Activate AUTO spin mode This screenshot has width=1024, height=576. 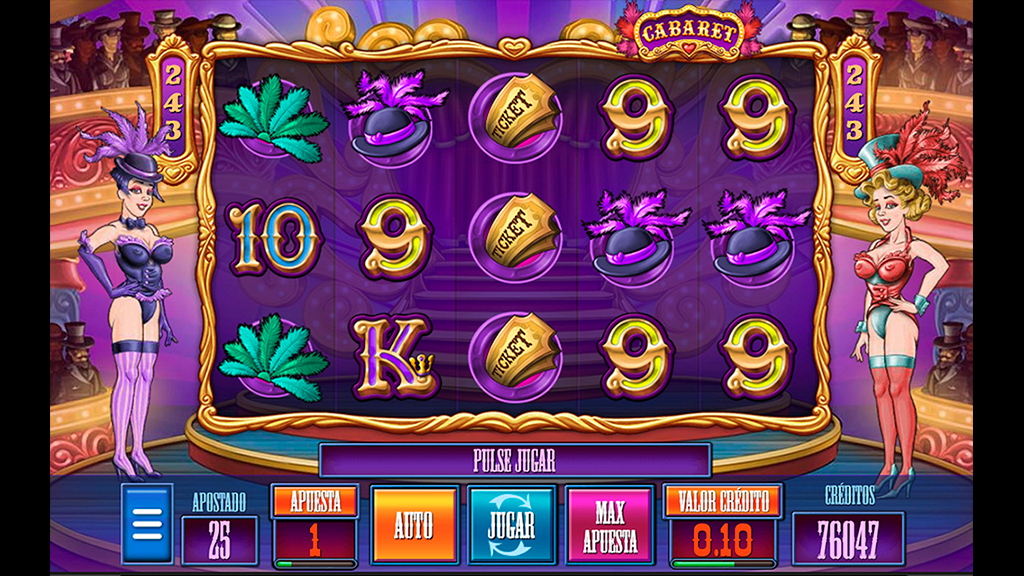[413, 524]
